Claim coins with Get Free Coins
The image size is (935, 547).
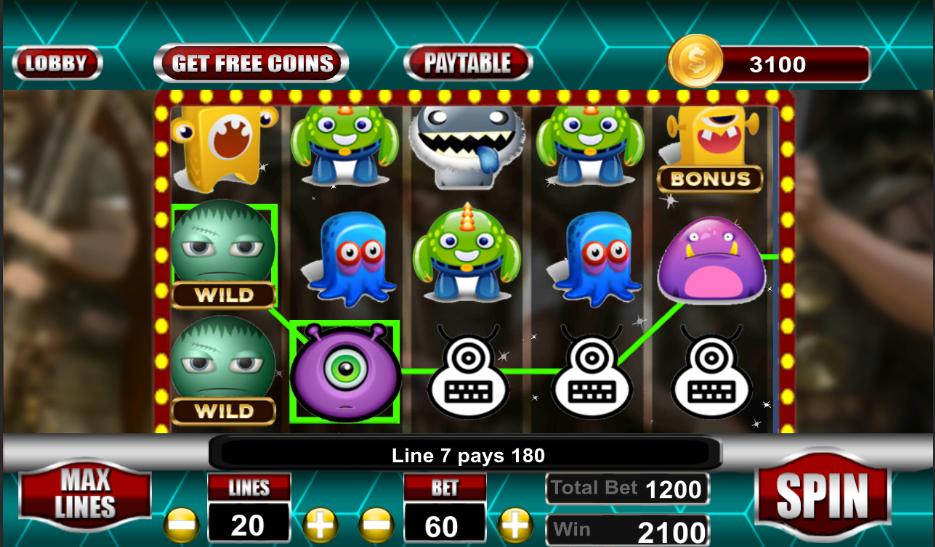pyautogui.click(x=251, y=63)
